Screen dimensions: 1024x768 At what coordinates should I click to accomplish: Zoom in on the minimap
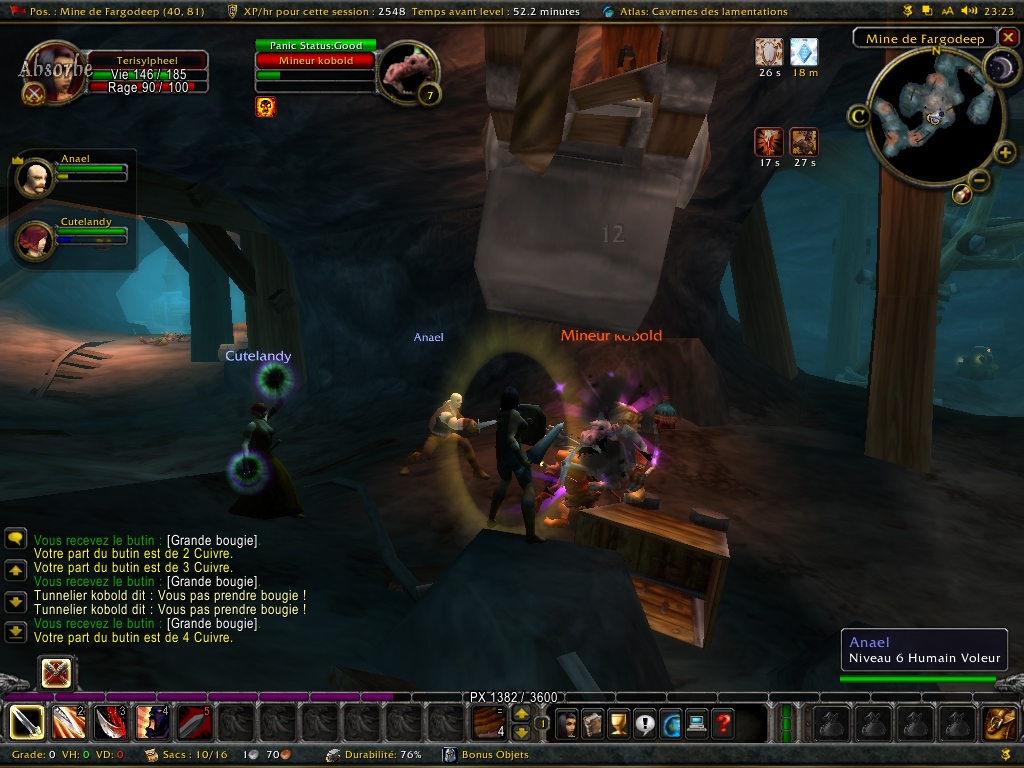click(1005, 153)
